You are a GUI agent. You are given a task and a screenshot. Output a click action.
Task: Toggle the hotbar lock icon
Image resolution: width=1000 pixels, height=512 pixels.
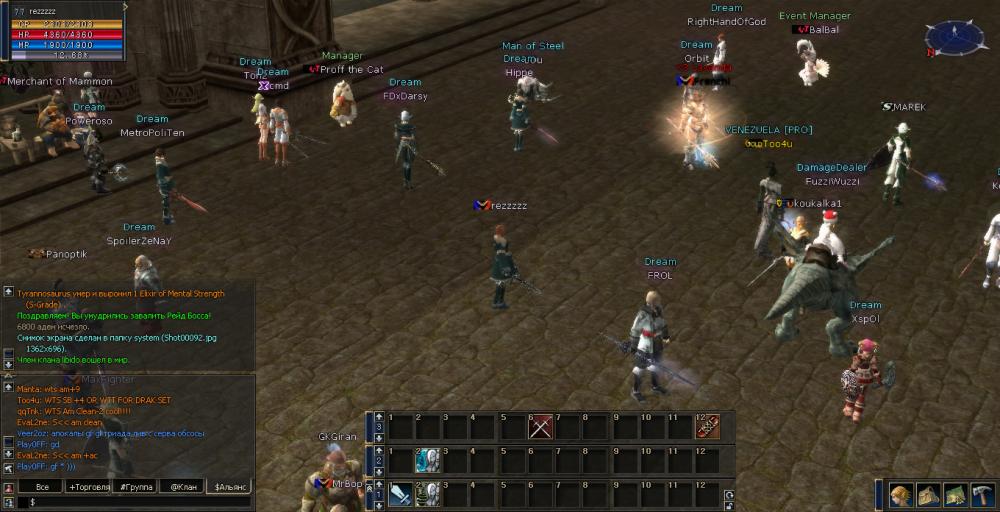(727, 504)
